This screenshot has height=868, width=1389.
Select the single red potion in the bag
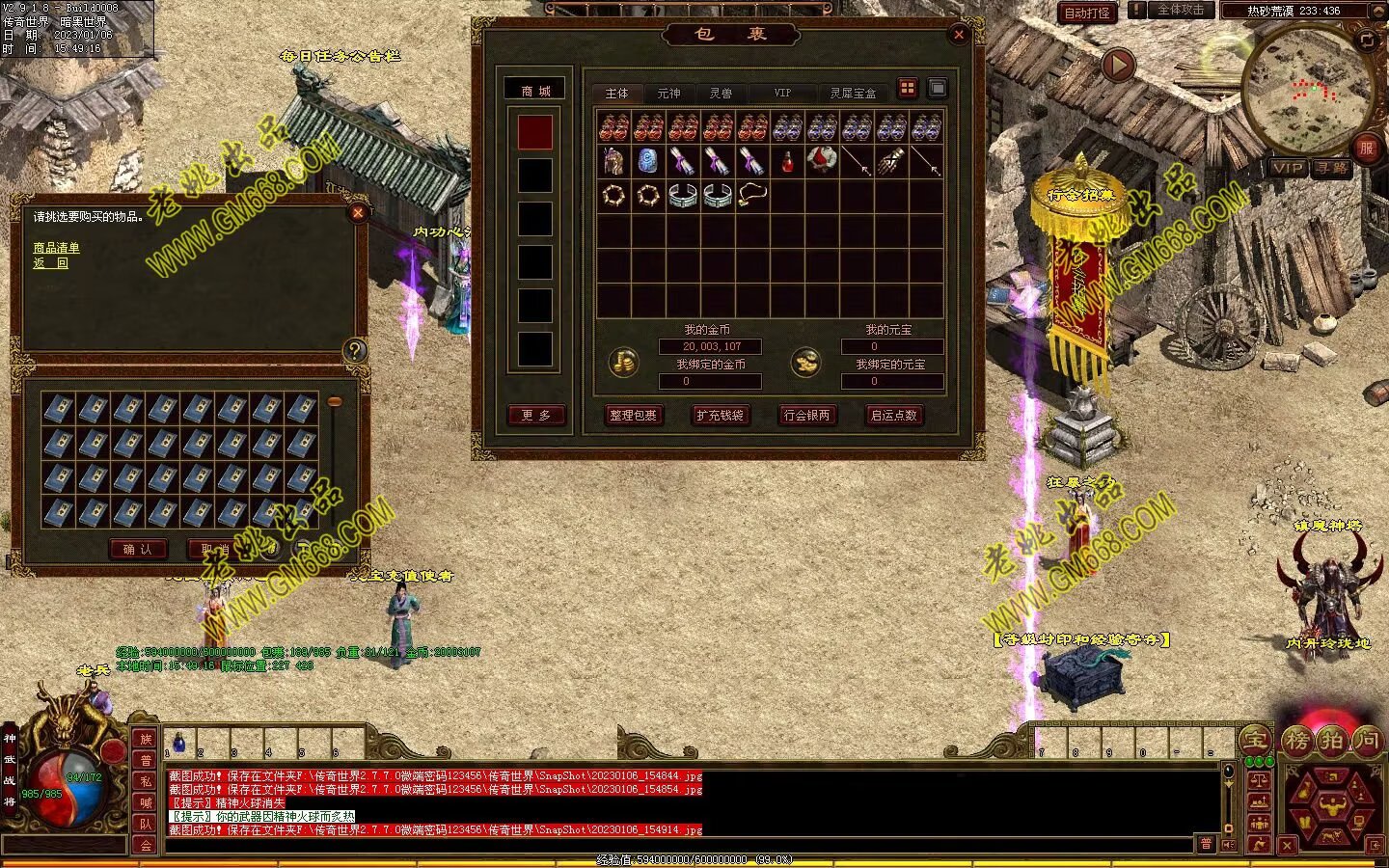coord(787,162)
